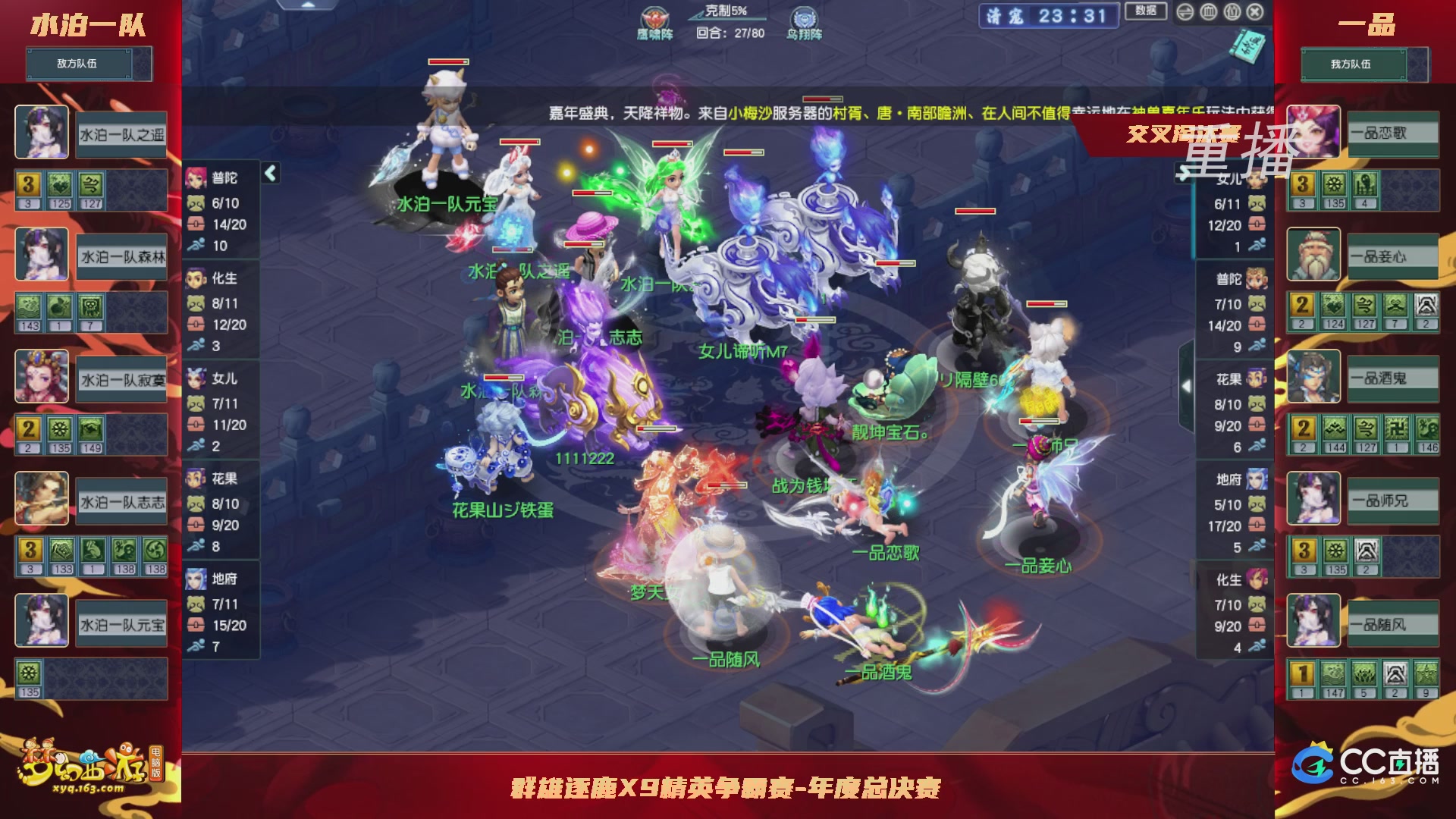Collapse the left stats panel with its chevron

(x=269, y=172)
